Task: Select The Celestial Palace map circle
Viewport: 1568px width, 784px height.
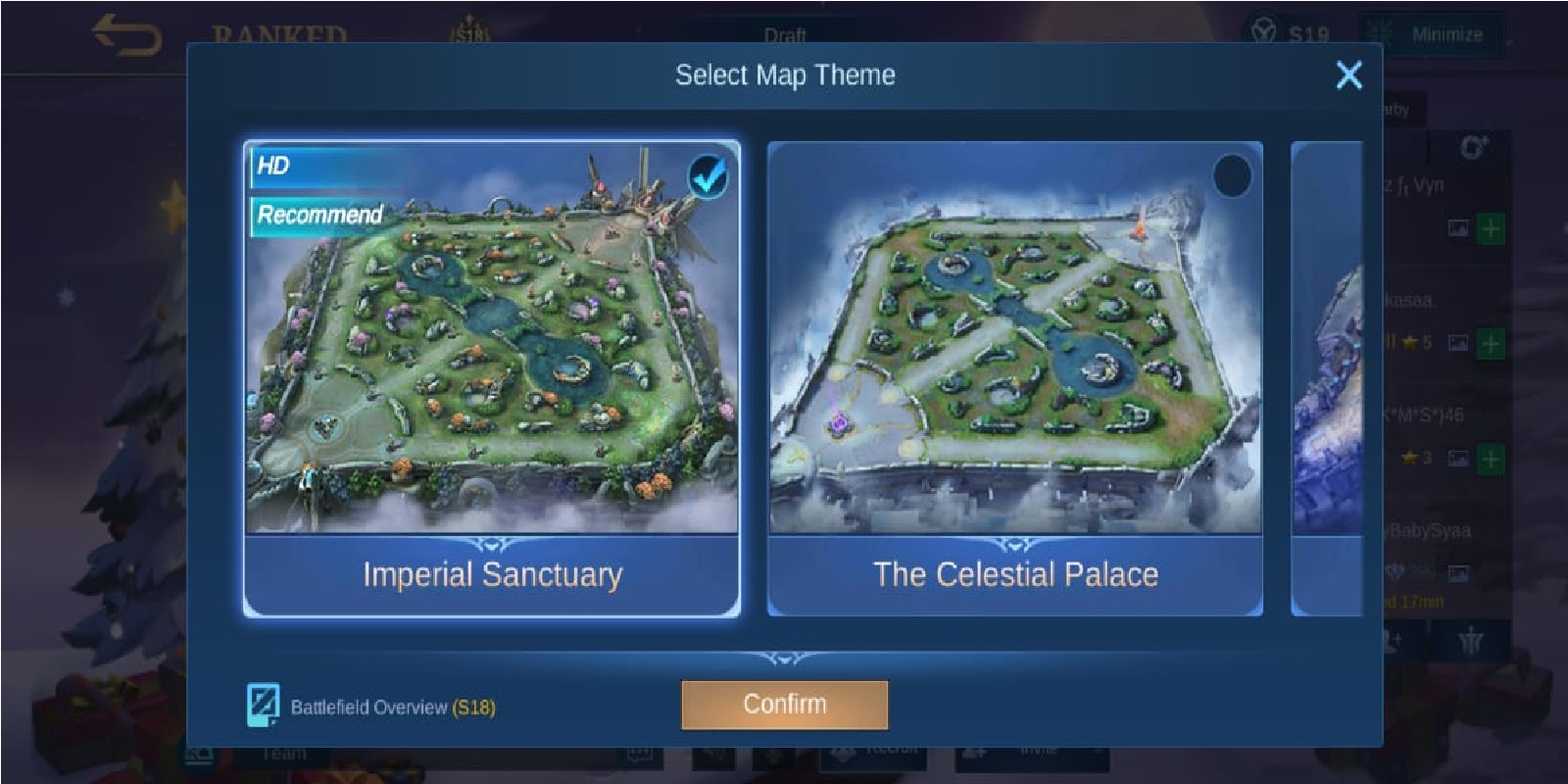Action: coord(1231,173)
